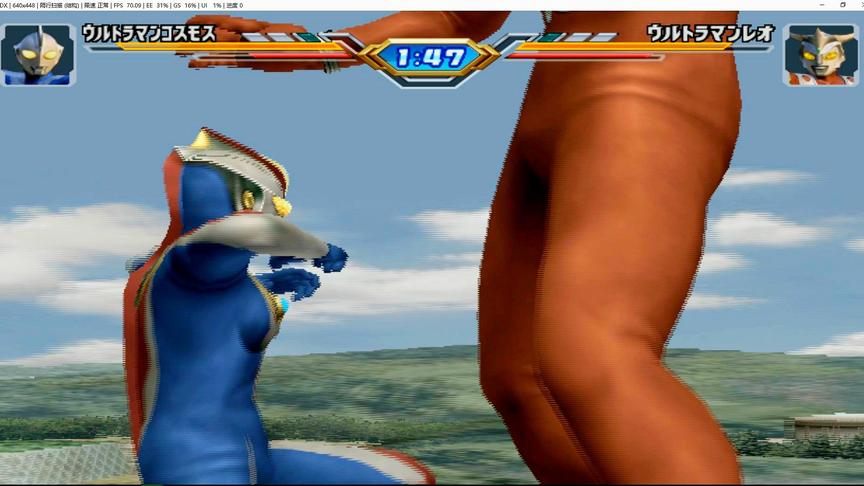Restore down the emulator window
The image size is (864, 486).
(842, 5)
